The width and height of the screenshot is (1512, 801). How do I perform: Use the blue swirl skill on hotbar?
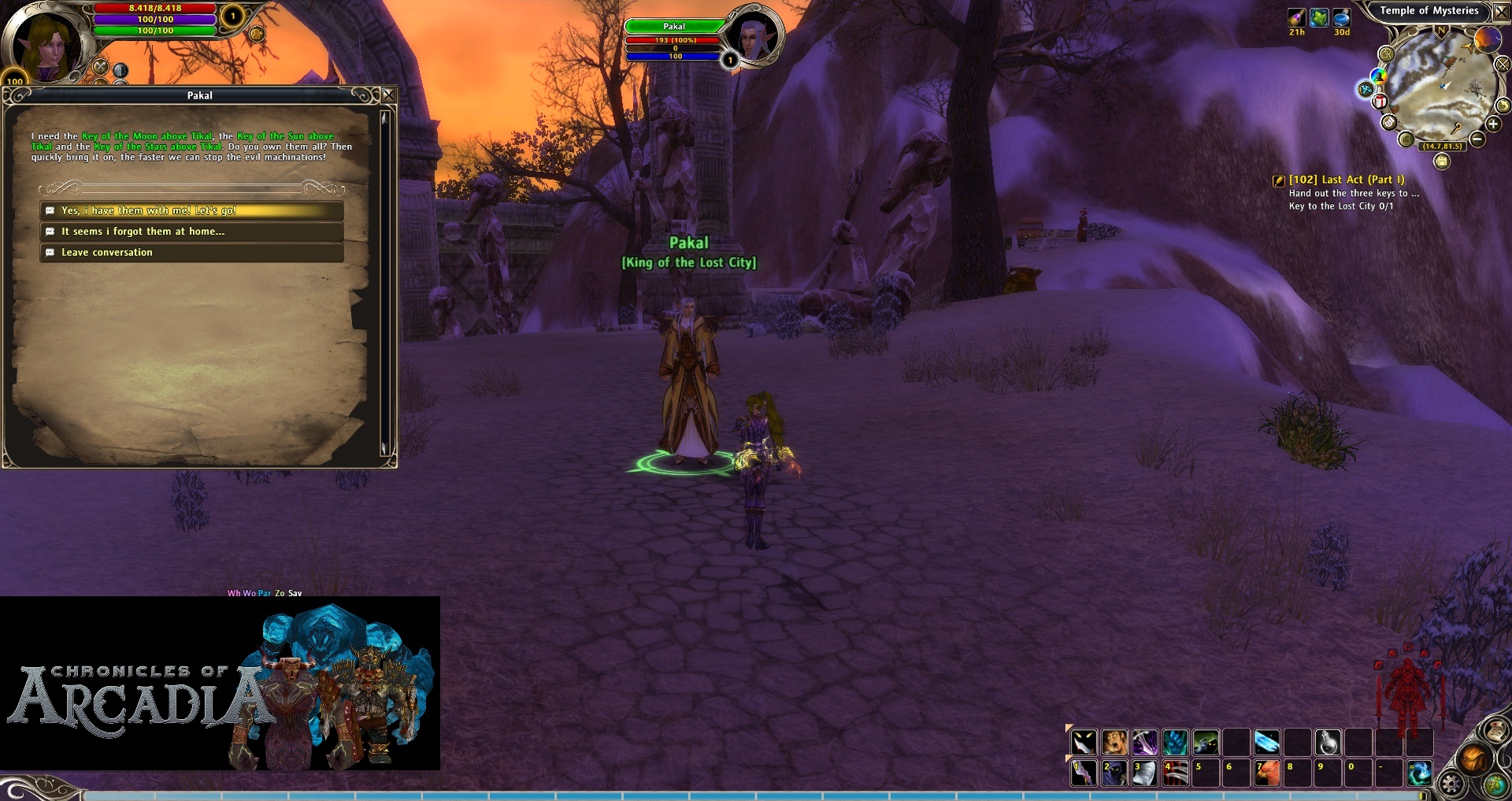click(x=1420, y=773)
